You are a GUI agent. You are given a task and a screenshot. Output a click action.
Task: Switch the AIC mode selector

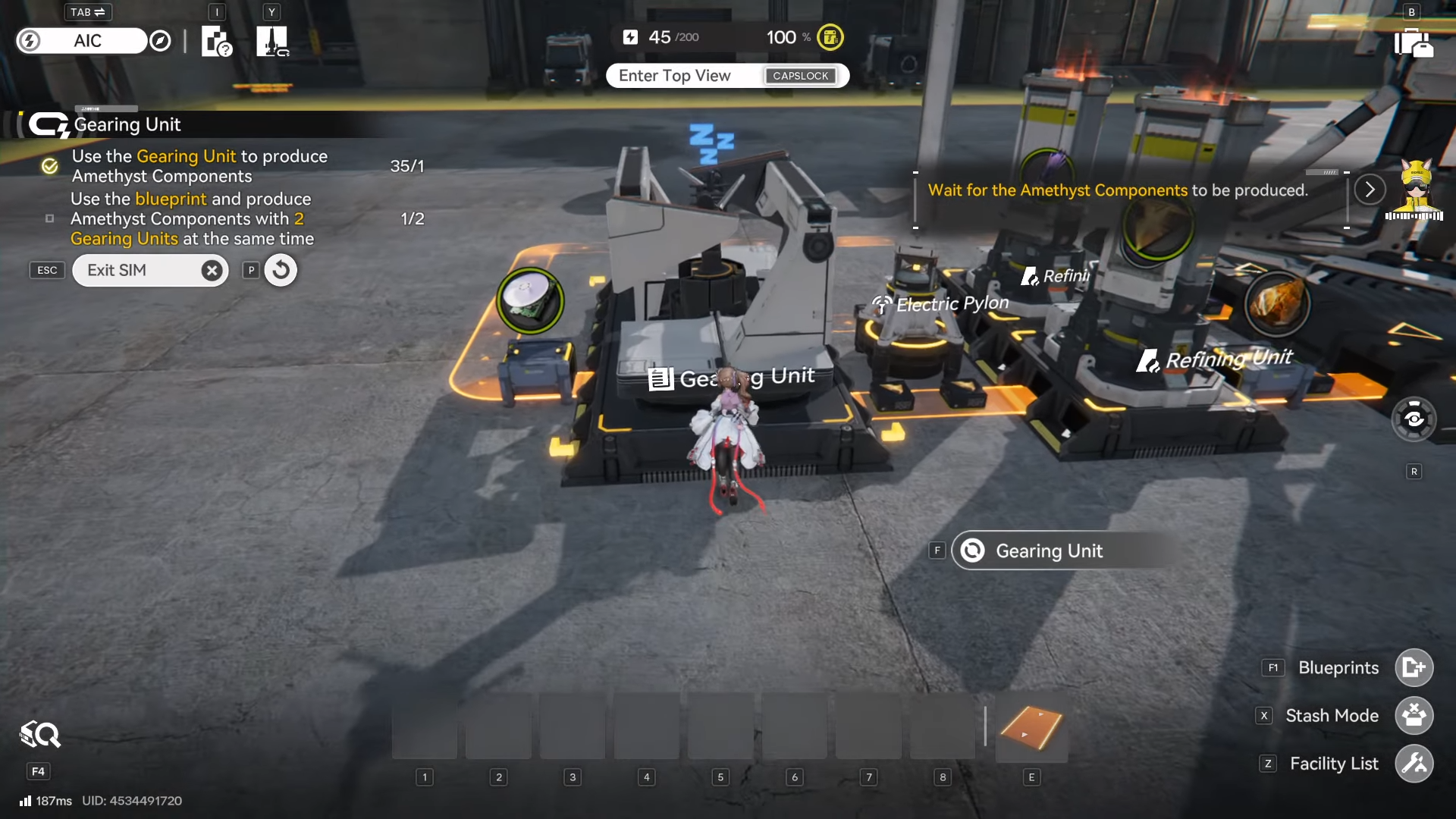click(87, 41)
